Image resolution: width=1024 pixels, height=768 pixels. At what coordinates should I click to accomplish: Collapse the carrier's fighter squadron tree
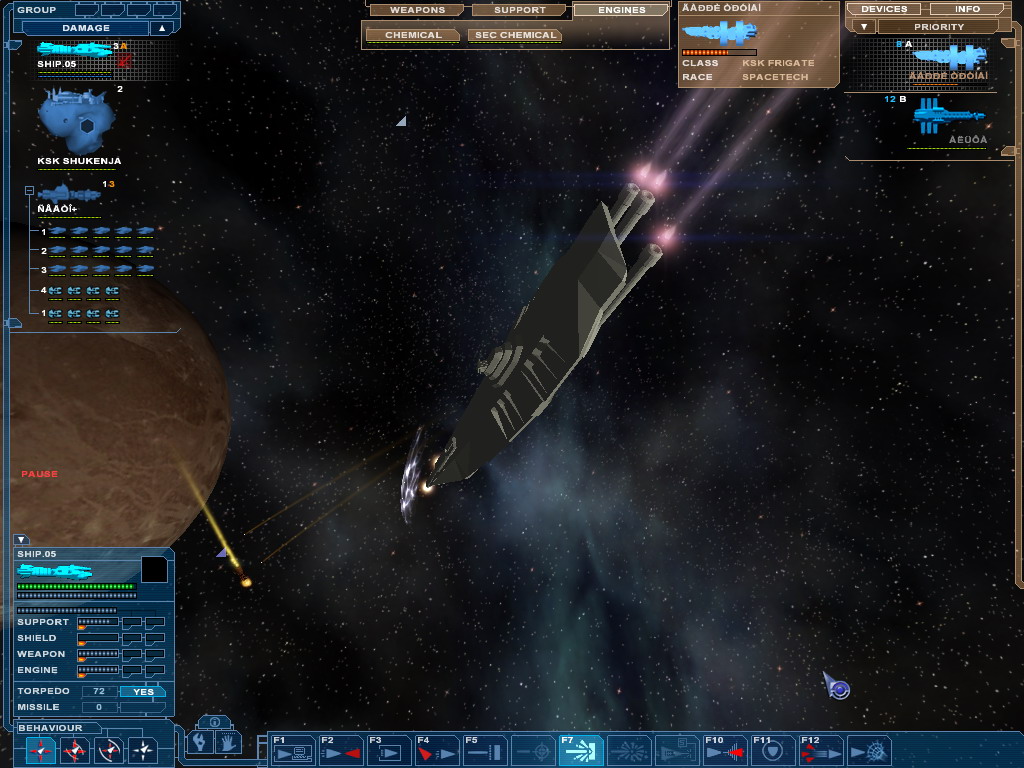pyautogui.click(x=29, y=190)
